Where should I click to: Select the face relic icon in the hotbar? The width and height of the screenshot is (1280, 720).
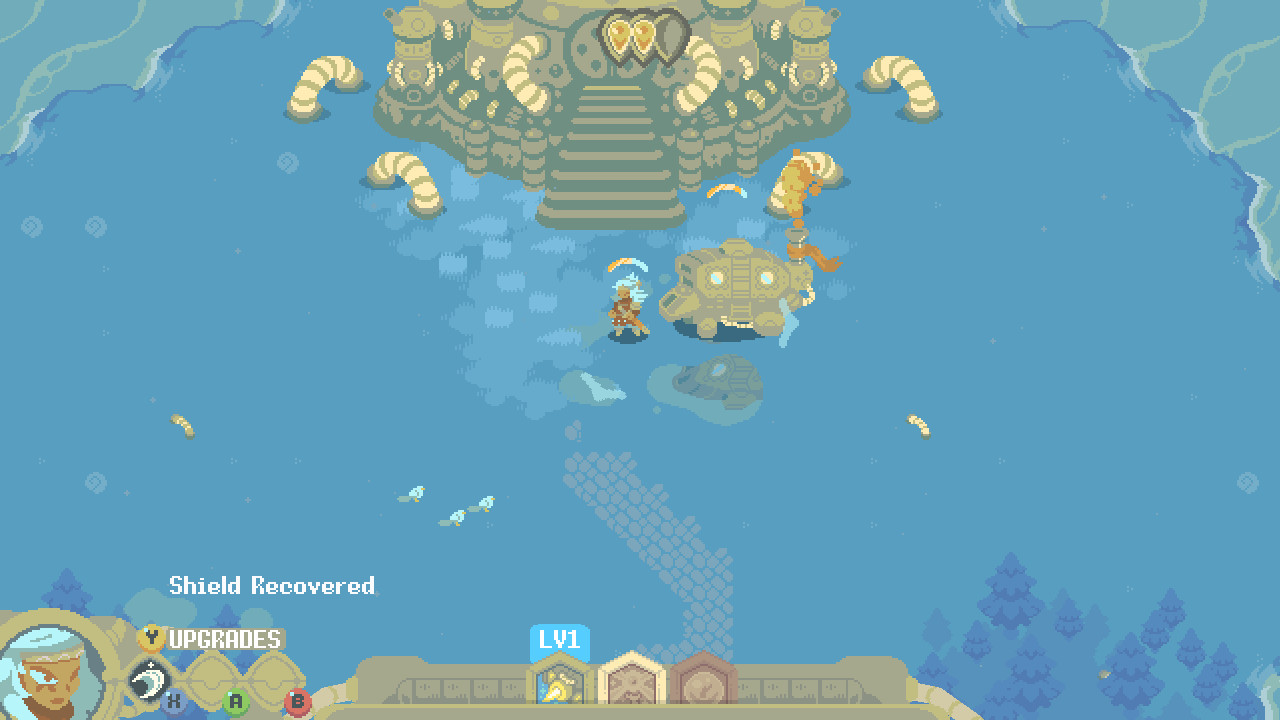point(632,687)
